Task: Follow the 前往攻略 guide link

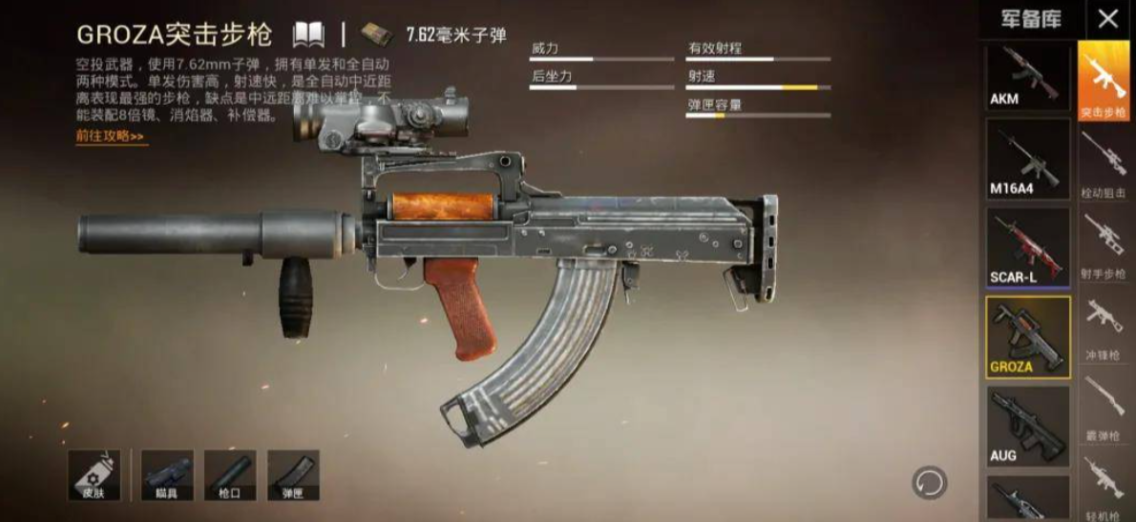Action: click(x=110, y=136)
